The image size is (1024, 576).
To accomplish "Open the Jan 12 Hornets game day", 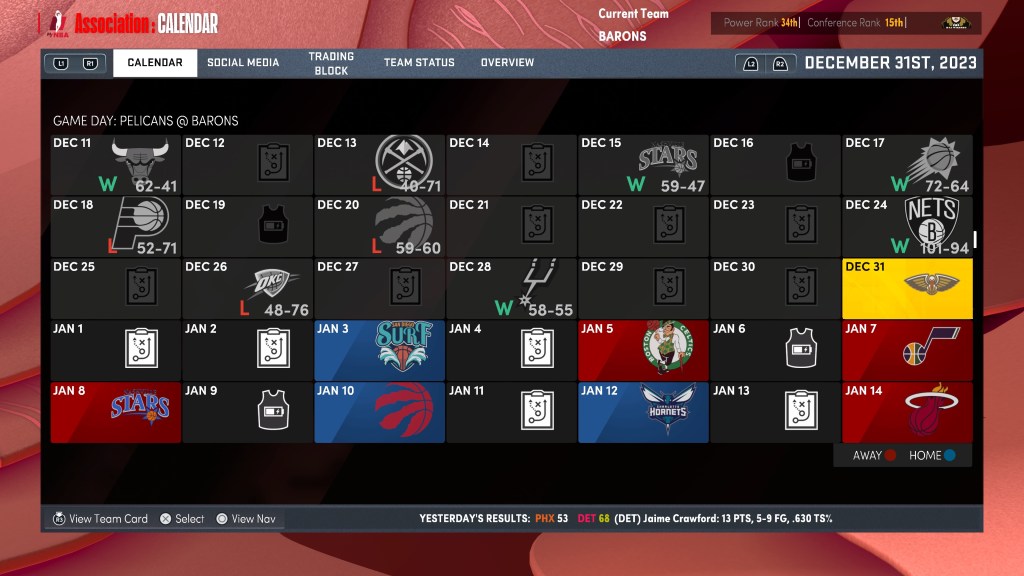I will 643,412.
